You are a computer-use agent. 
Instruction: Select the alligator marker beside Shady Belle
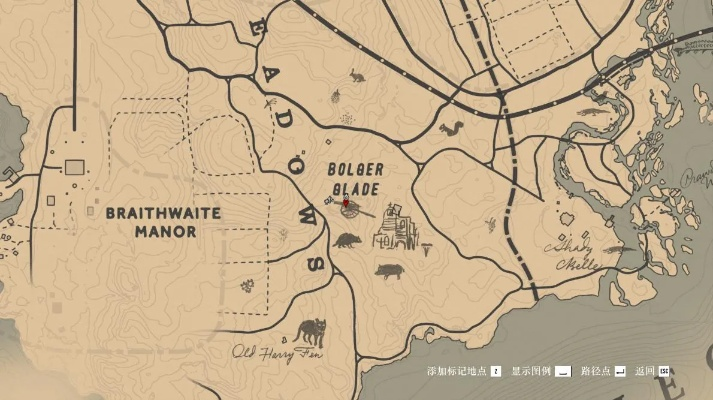pyautogui.click(x=612, y=250)
